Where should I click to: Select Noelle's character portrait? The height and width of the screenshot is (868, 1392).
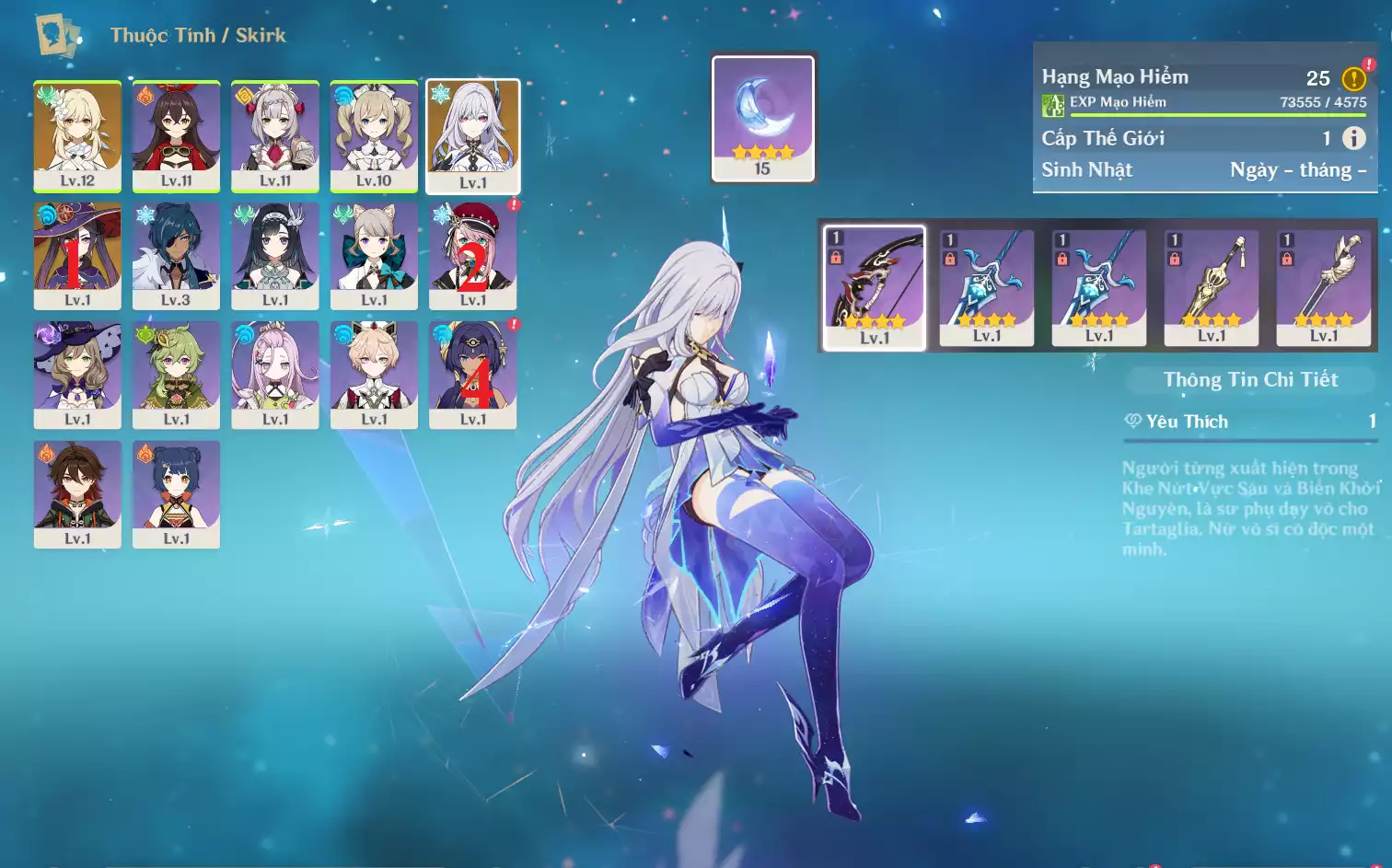tap(274, 135)
